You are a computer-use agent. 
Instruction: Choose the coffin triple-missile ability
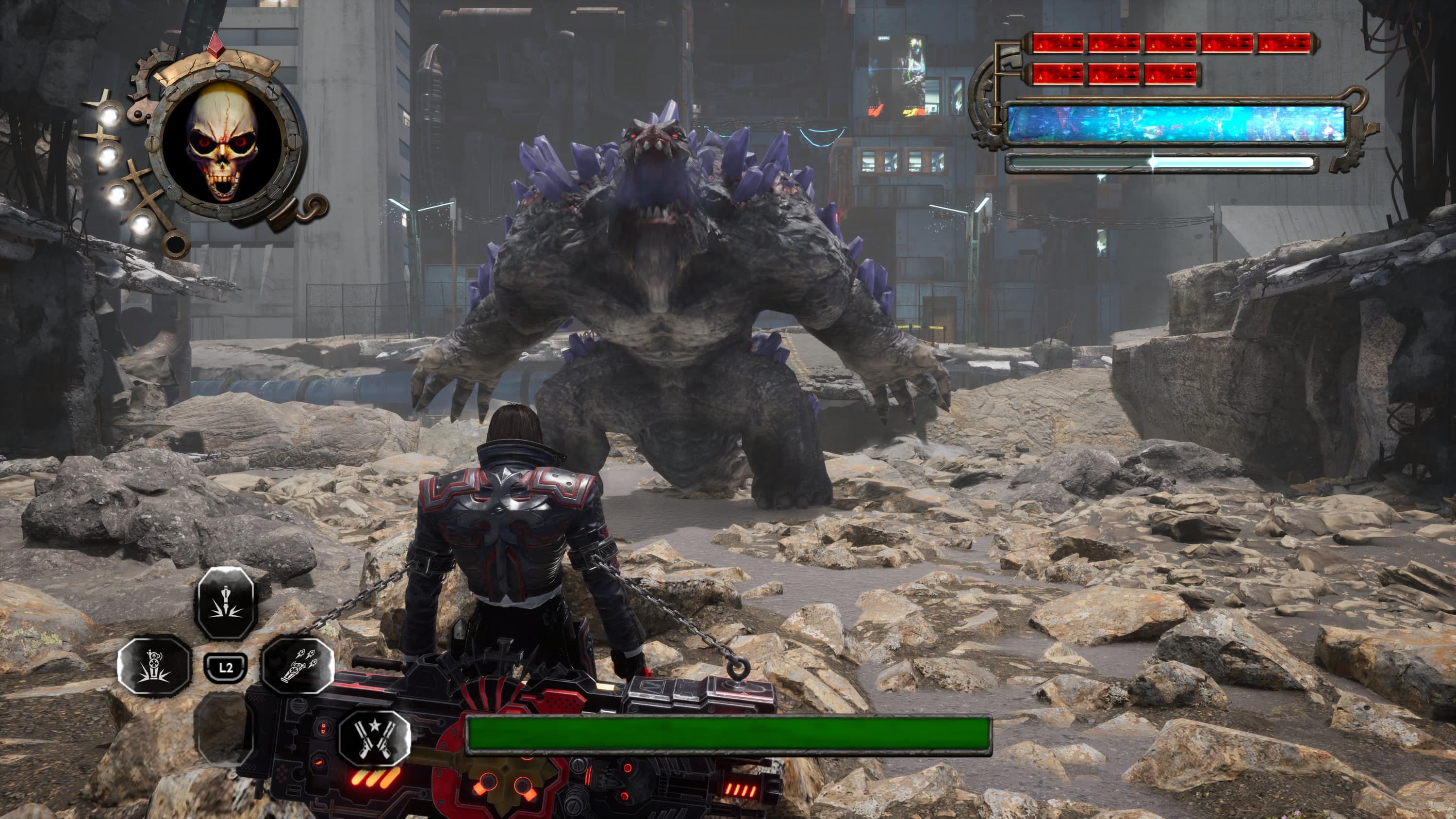pyautogui.click(x=298, y=665)
